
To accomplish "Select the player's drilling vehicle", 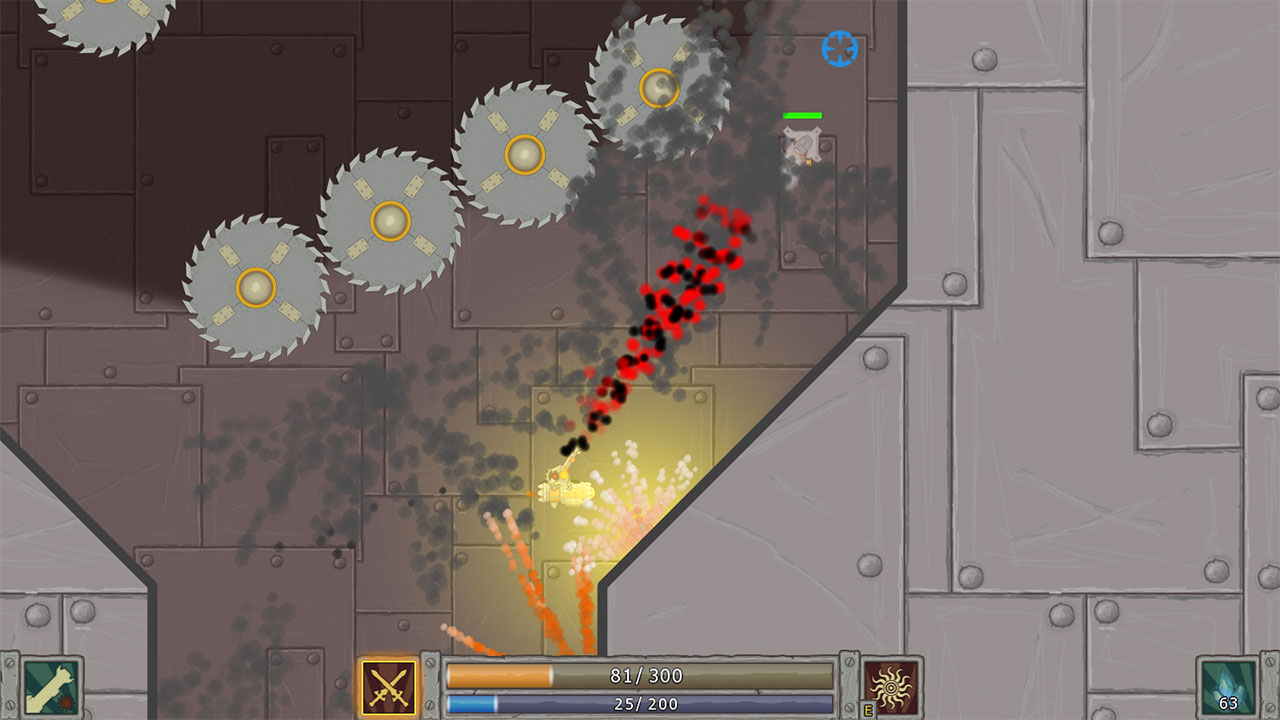I will click(x=563, y=491).
